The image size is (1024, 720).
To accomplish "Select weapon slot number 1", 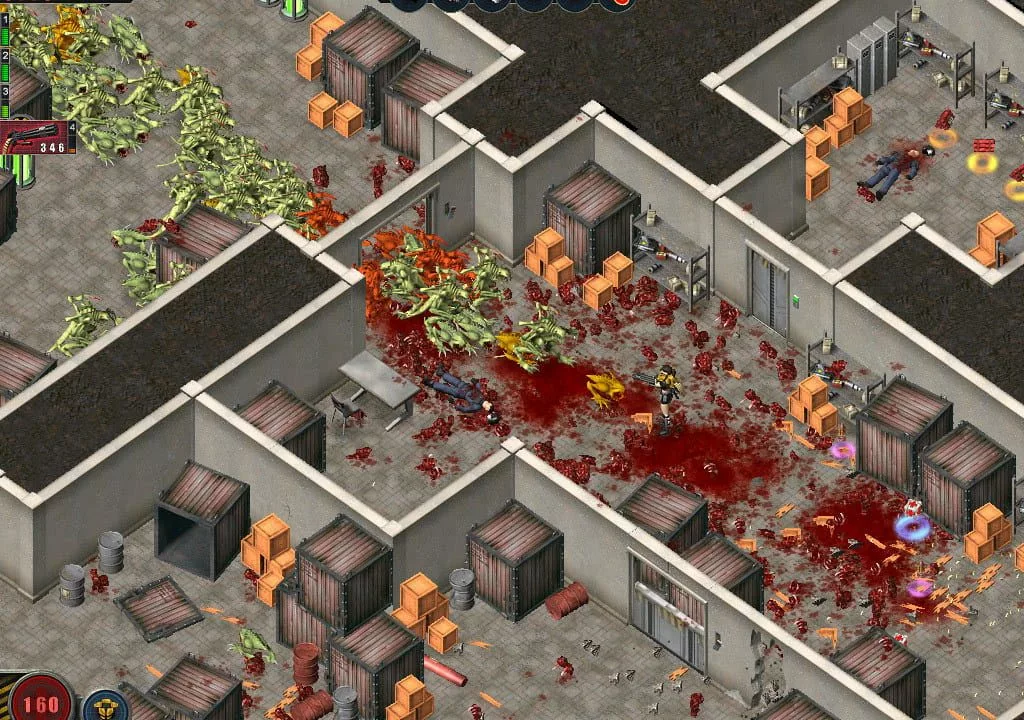I will [4, 20].
